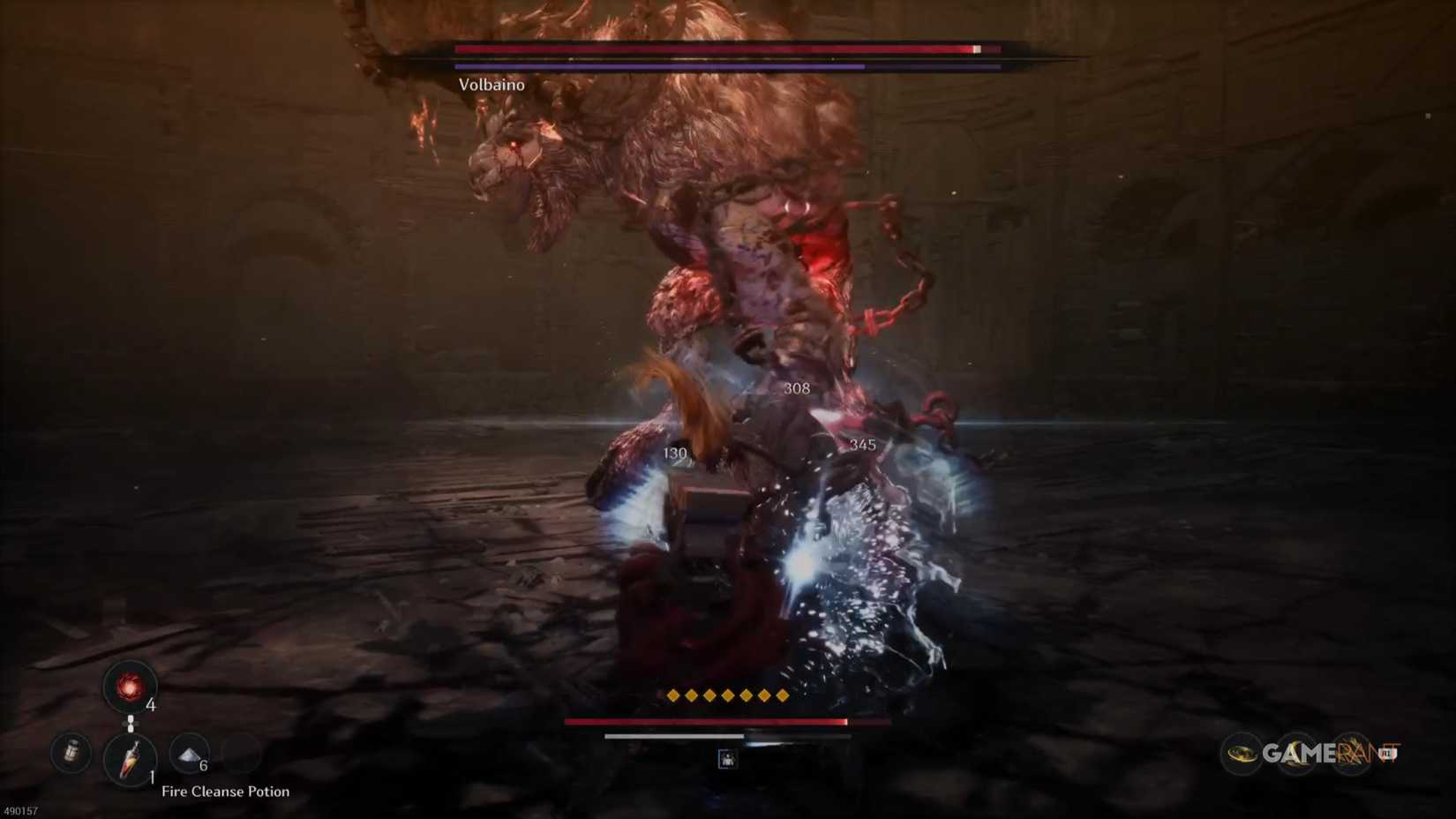
Task: Select the Volbaino boss name label
Action: pos(492,85)
